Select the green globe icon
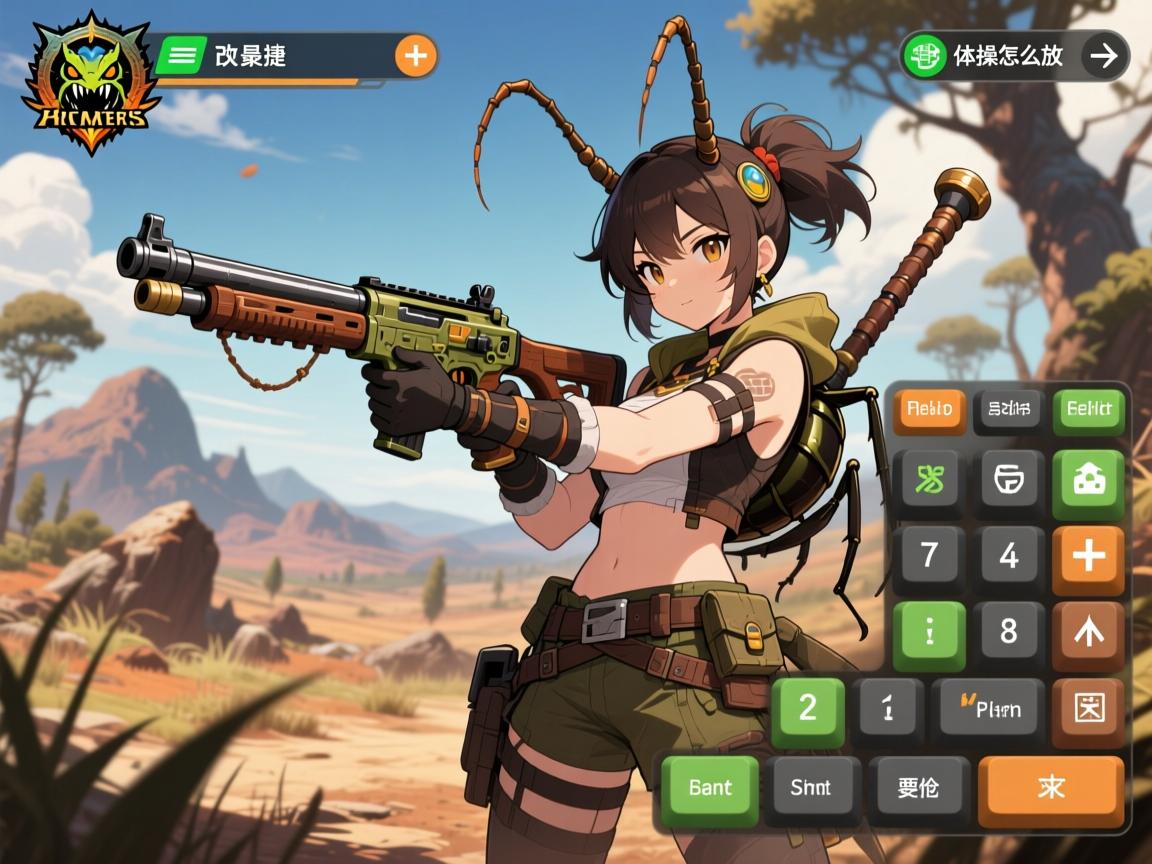This screenshot has height=864, width=1152. (x=925, y=56)
